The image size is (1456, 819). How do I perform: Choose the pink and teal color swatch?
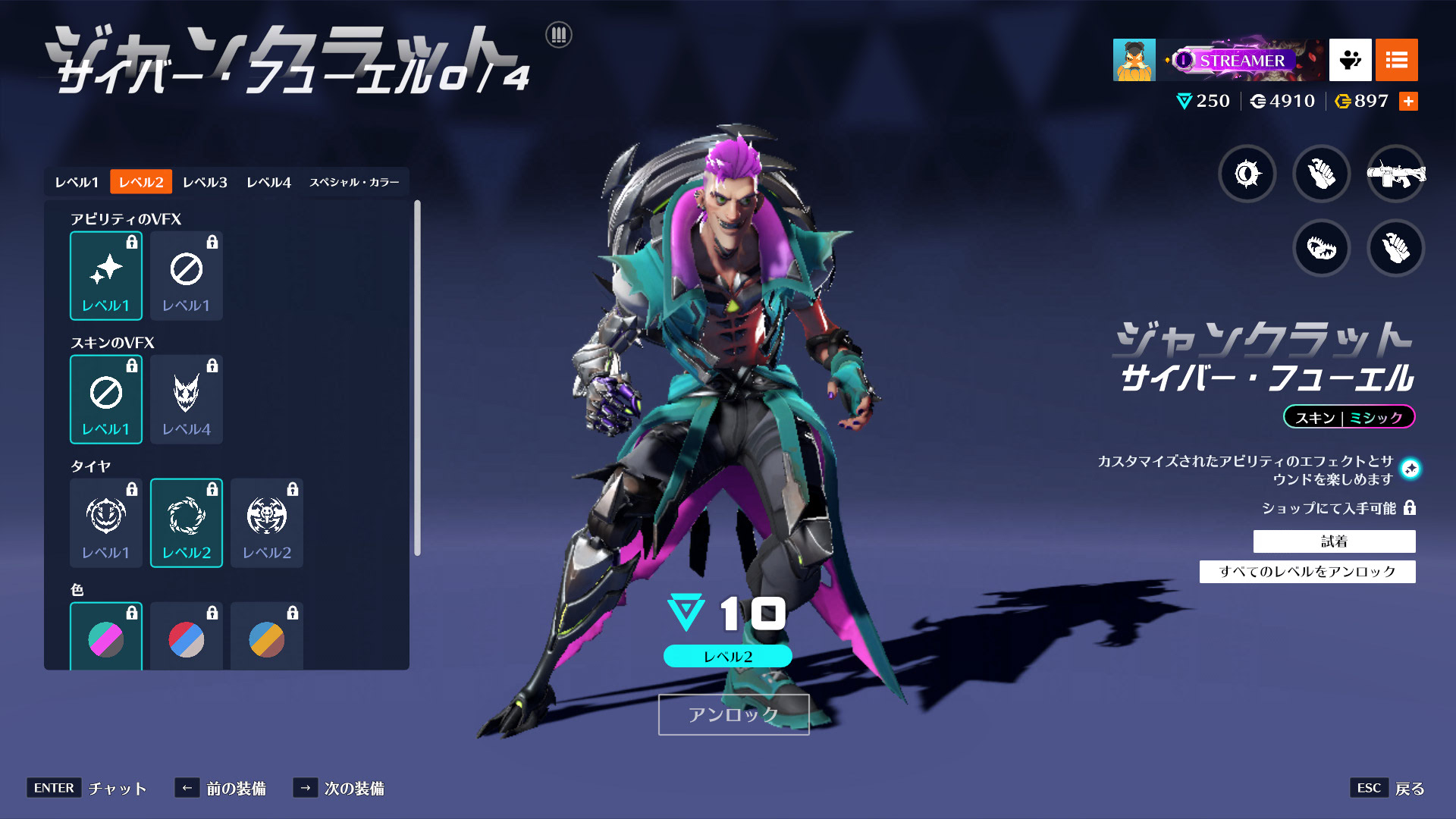pyautogui.click(x=106, y=639)
